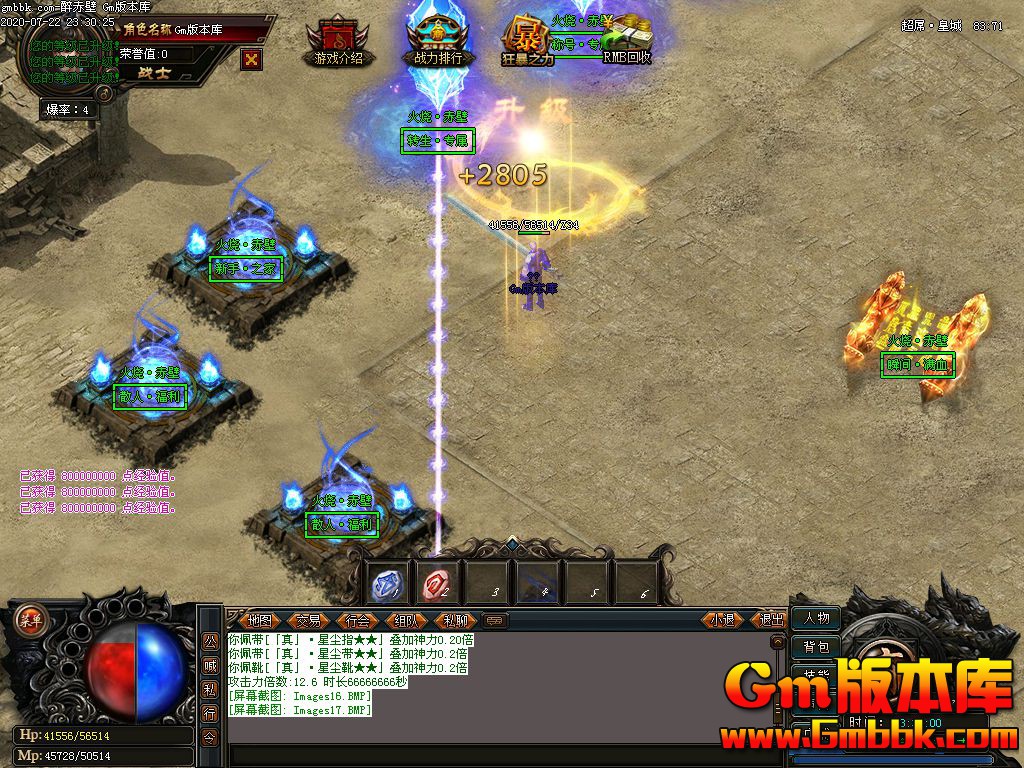Image resolution: width=1024 pixels, height=768 pixels.
Task: Open the round 菜单 menu button
Action: (x=29, y=617)
